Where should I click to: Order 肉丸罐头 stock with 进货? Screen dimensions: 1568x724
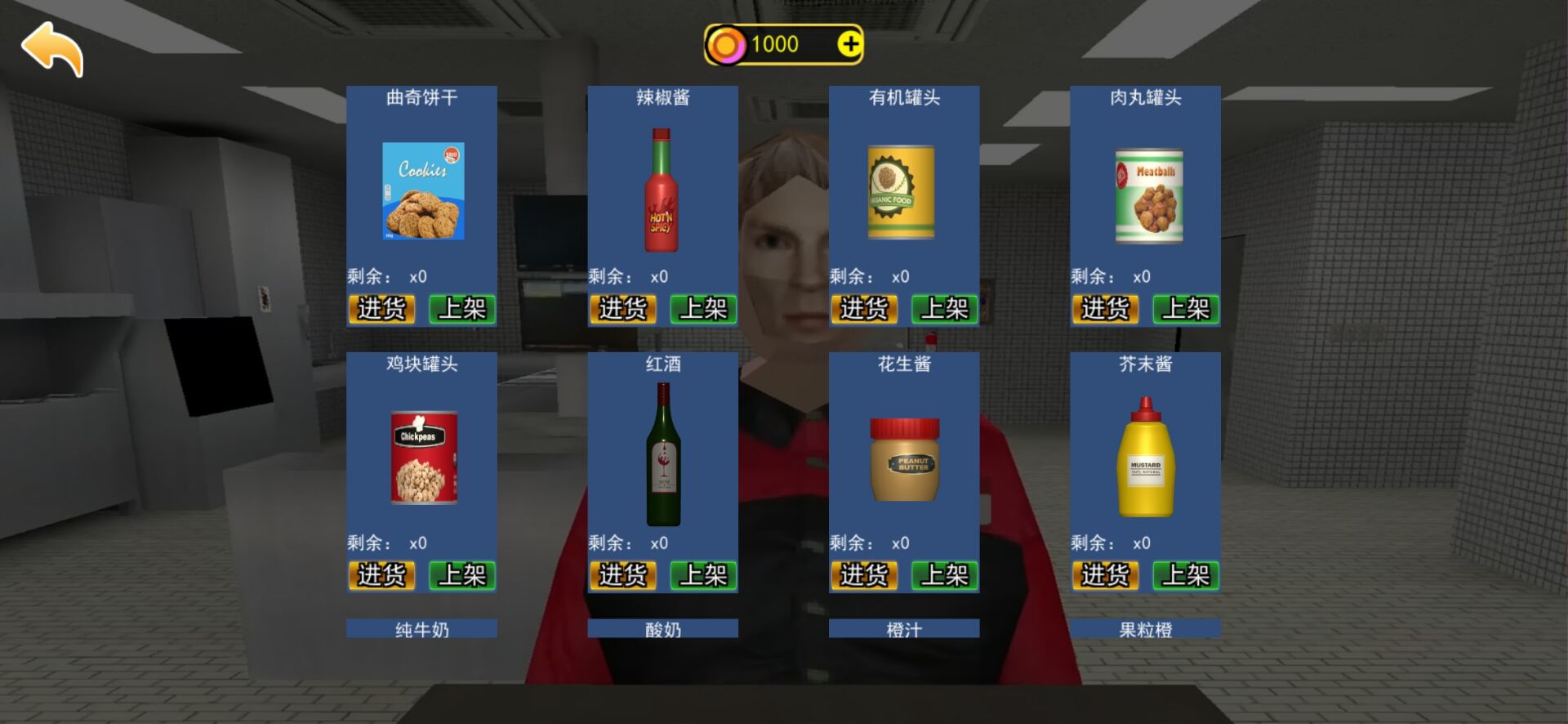pyautogui.click(x=1105, y=309)
